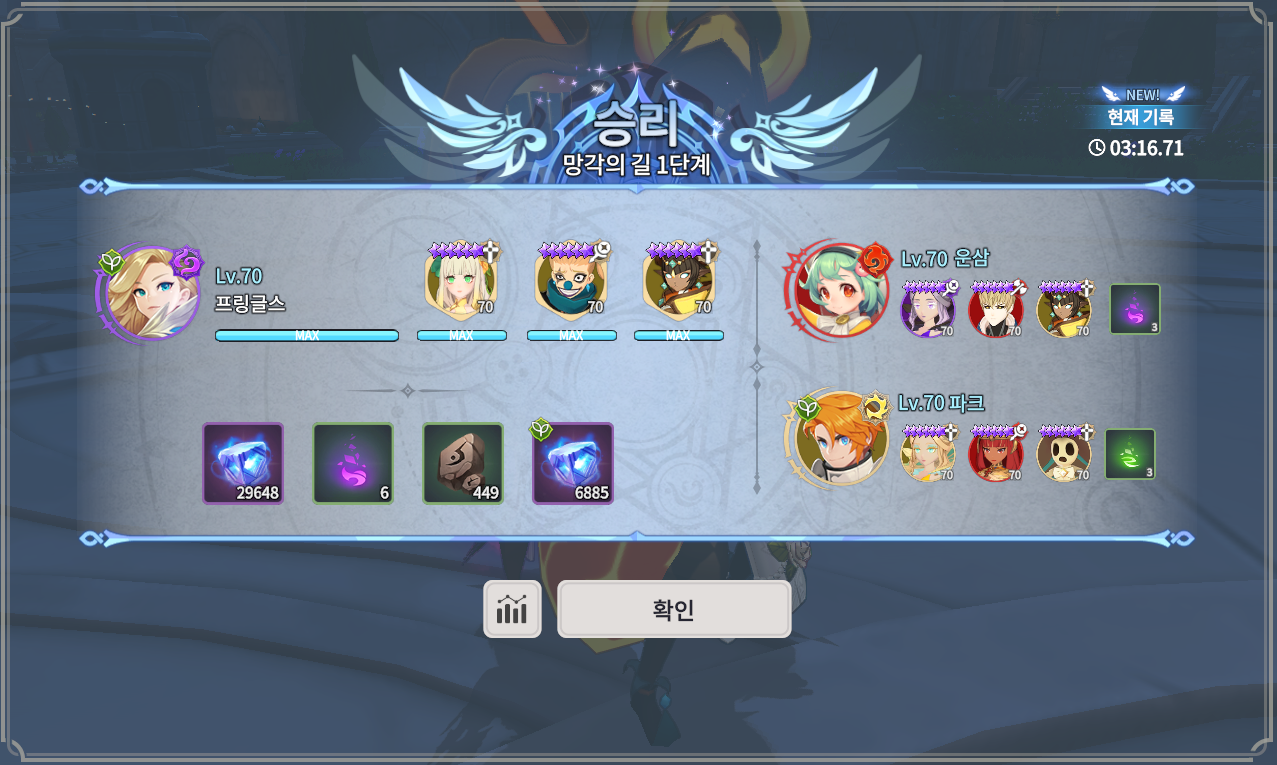The image size is (1277, 765).
Task: Inspect 운삼's purple flame reward item
Action: [1135, 309]
